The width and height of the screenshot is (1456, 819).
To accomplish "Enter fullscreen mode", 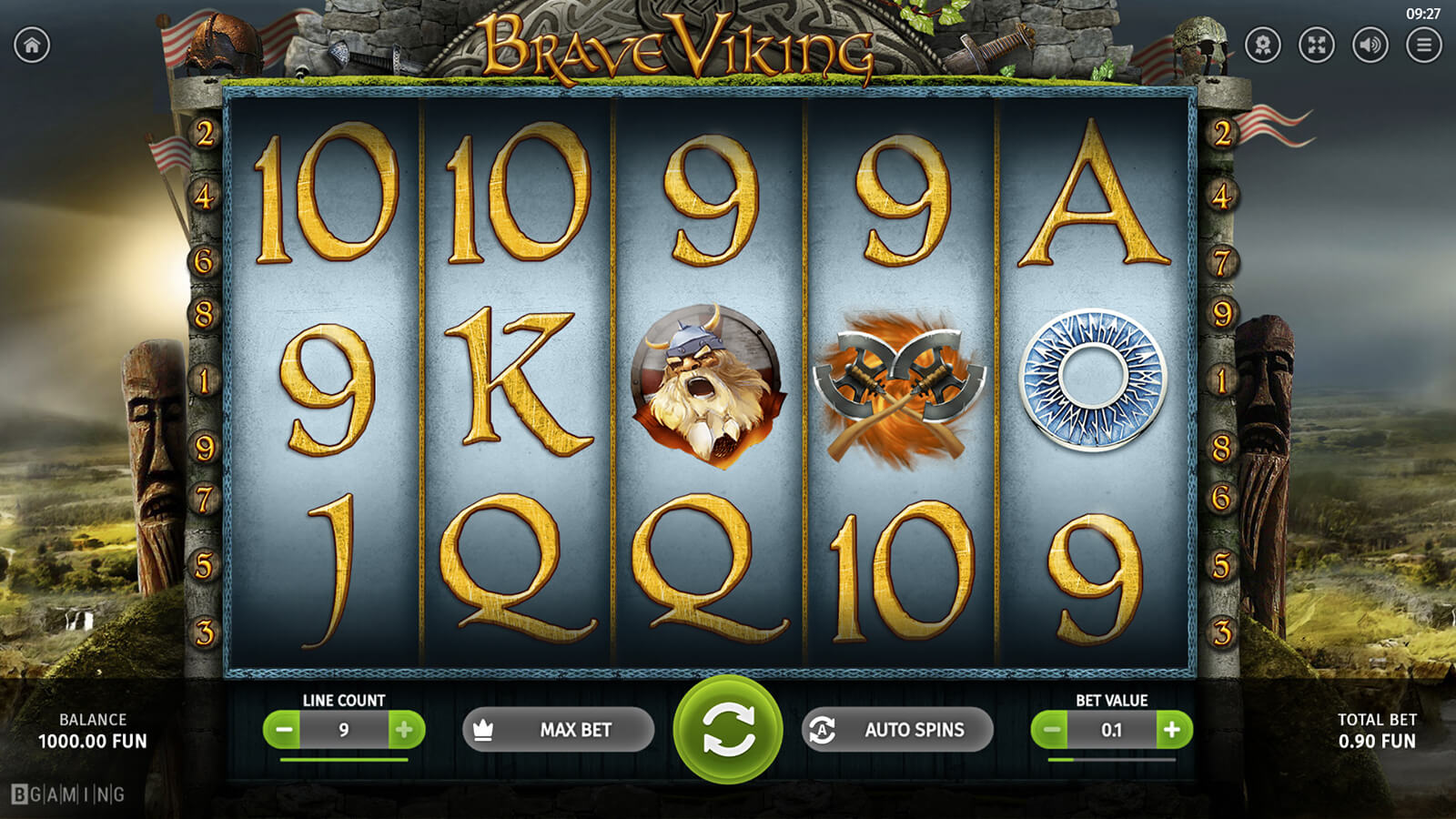I will coord(1317,45).
